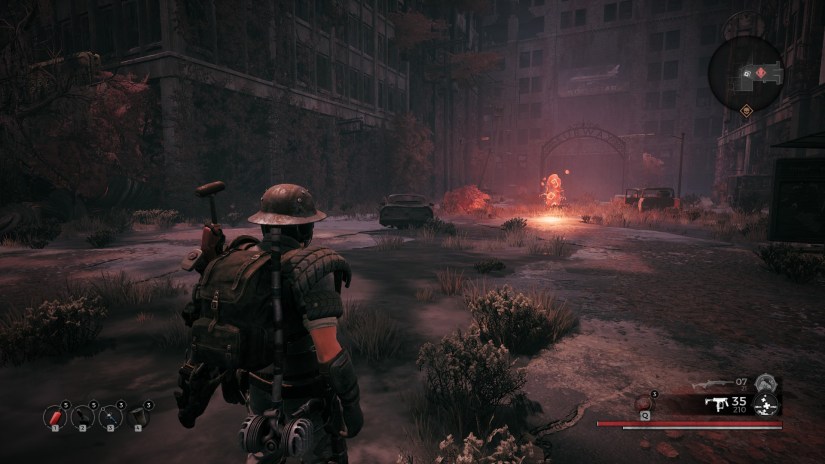
Task: Use the dark item in quick slot 2
Action: [x=84, y=415]
